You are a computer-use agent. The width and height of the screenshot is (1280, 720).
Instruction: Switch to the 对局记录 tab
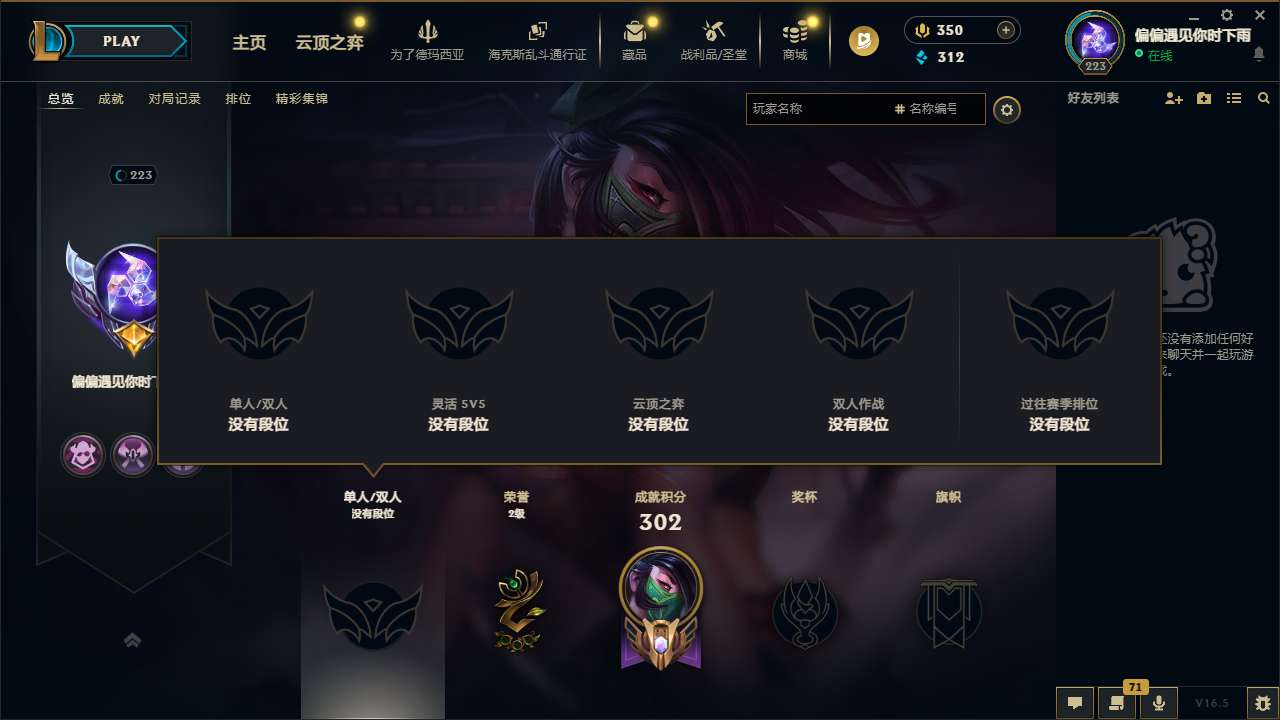174,99
